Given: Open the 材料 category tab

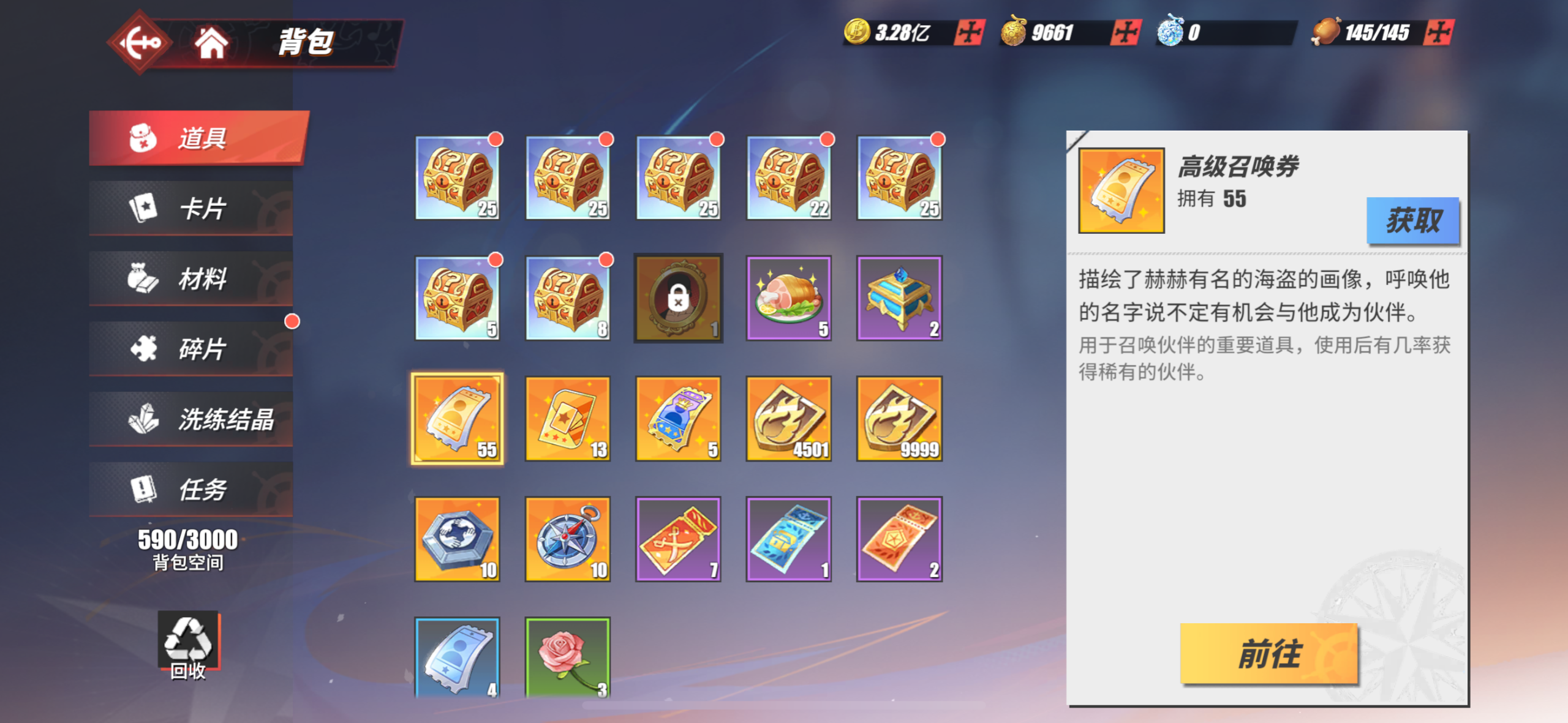Looking at the screenshot, I should [x=191, y=279].
